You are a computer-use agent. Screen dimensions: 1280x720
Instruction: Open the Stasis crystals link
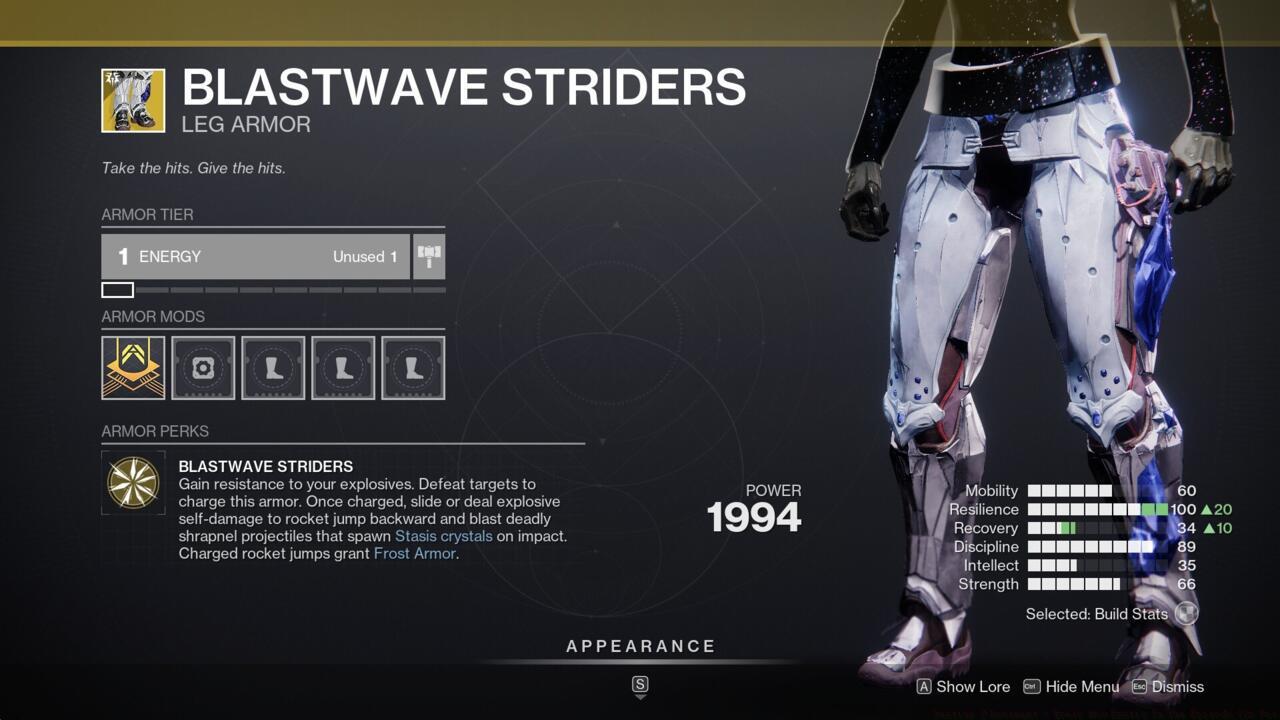(442, 536)
